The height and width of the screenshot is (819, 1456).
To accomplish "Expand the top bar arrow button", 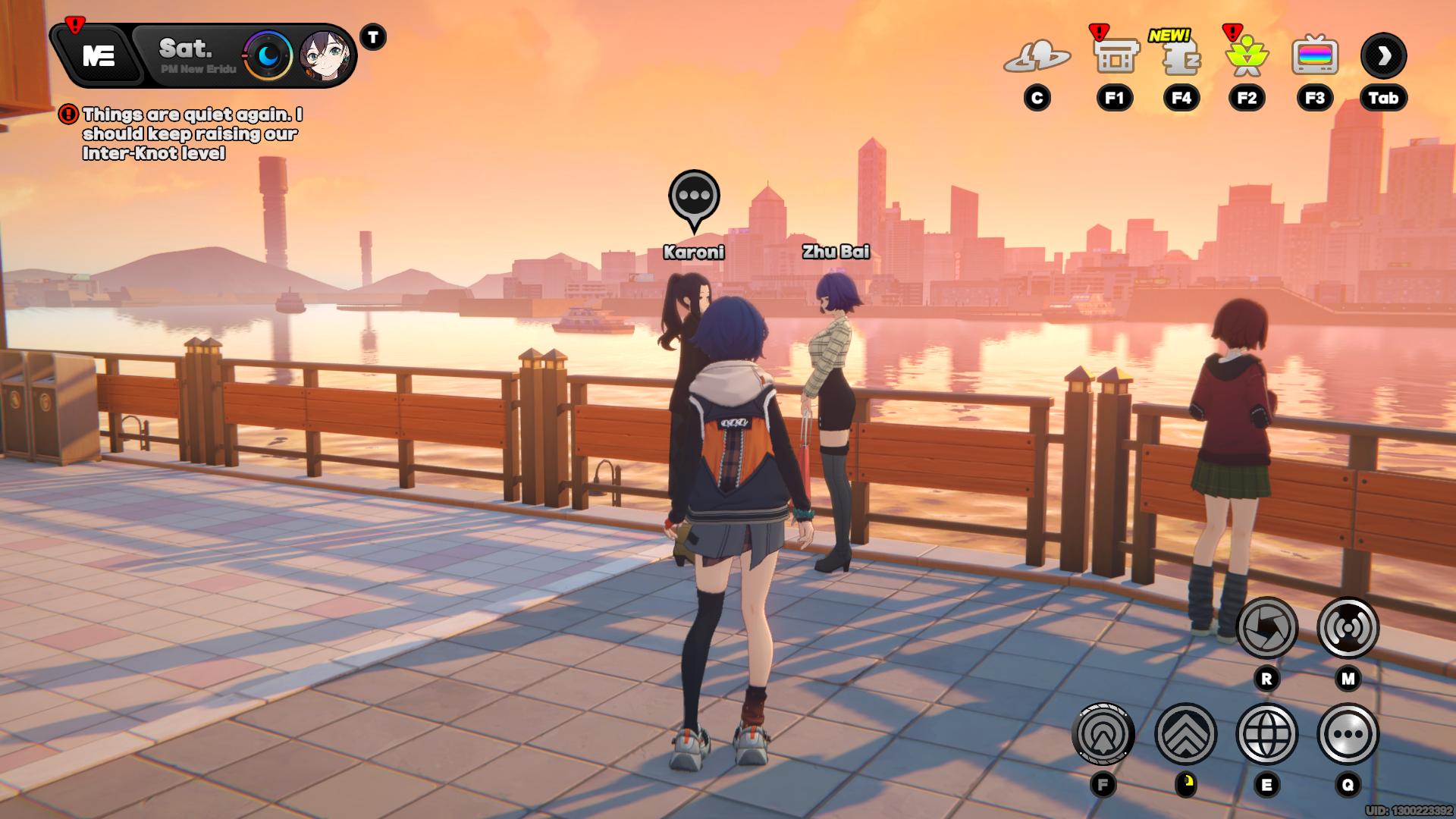I will 1384,55.
